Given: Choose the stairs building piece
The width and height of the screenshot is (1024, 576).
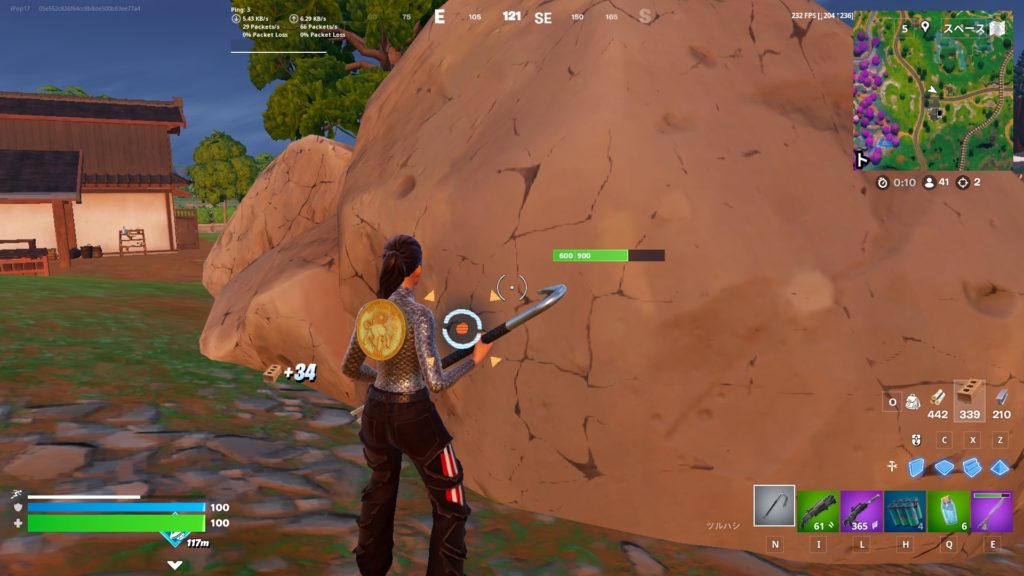Looking at the screenshot, I should tap(972, 467).
